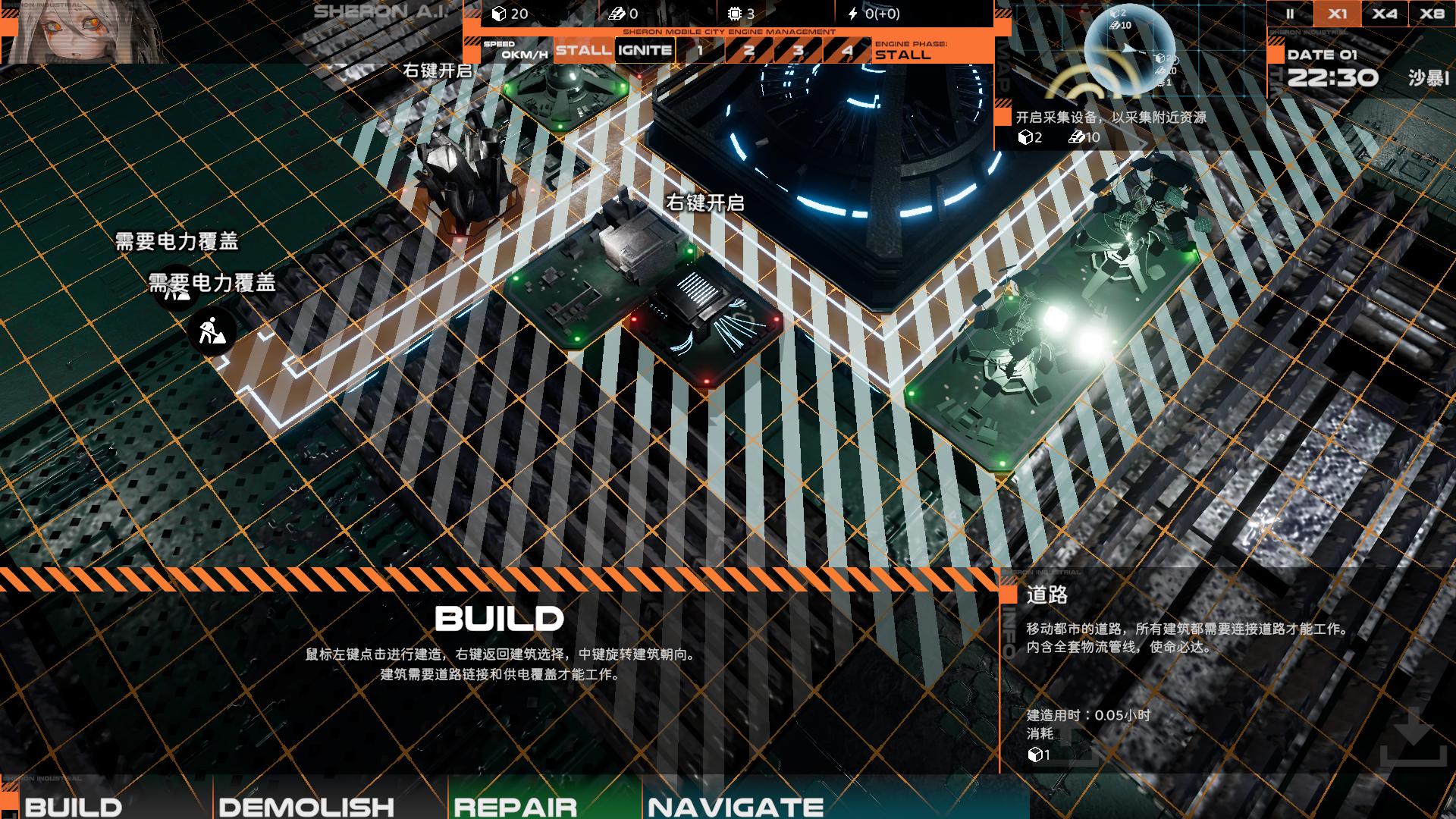Set game speed to X4

pyautogui.click(x=1385, y=14)
